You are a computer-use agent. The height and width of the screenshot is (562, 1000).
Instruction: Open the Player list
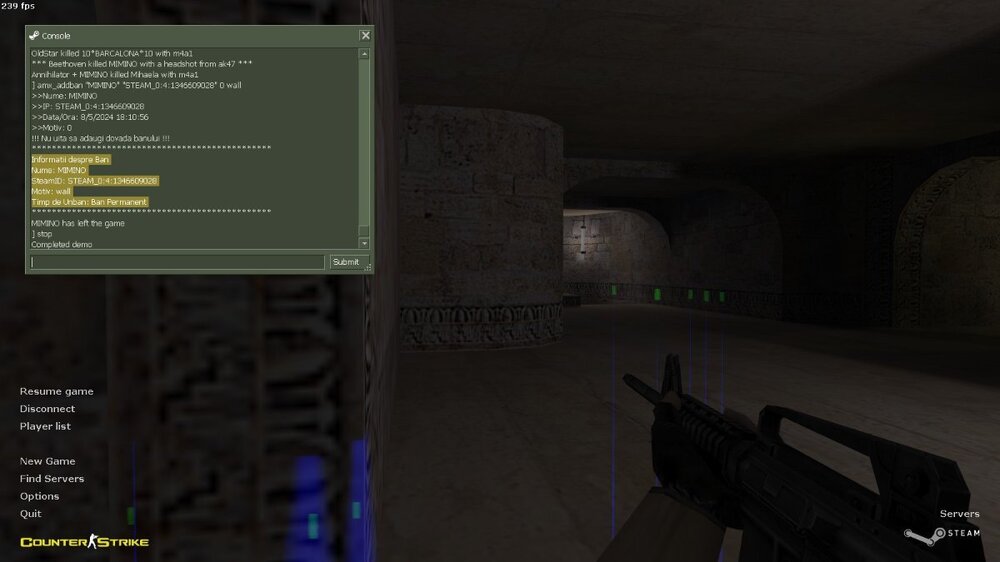point(45,426)
